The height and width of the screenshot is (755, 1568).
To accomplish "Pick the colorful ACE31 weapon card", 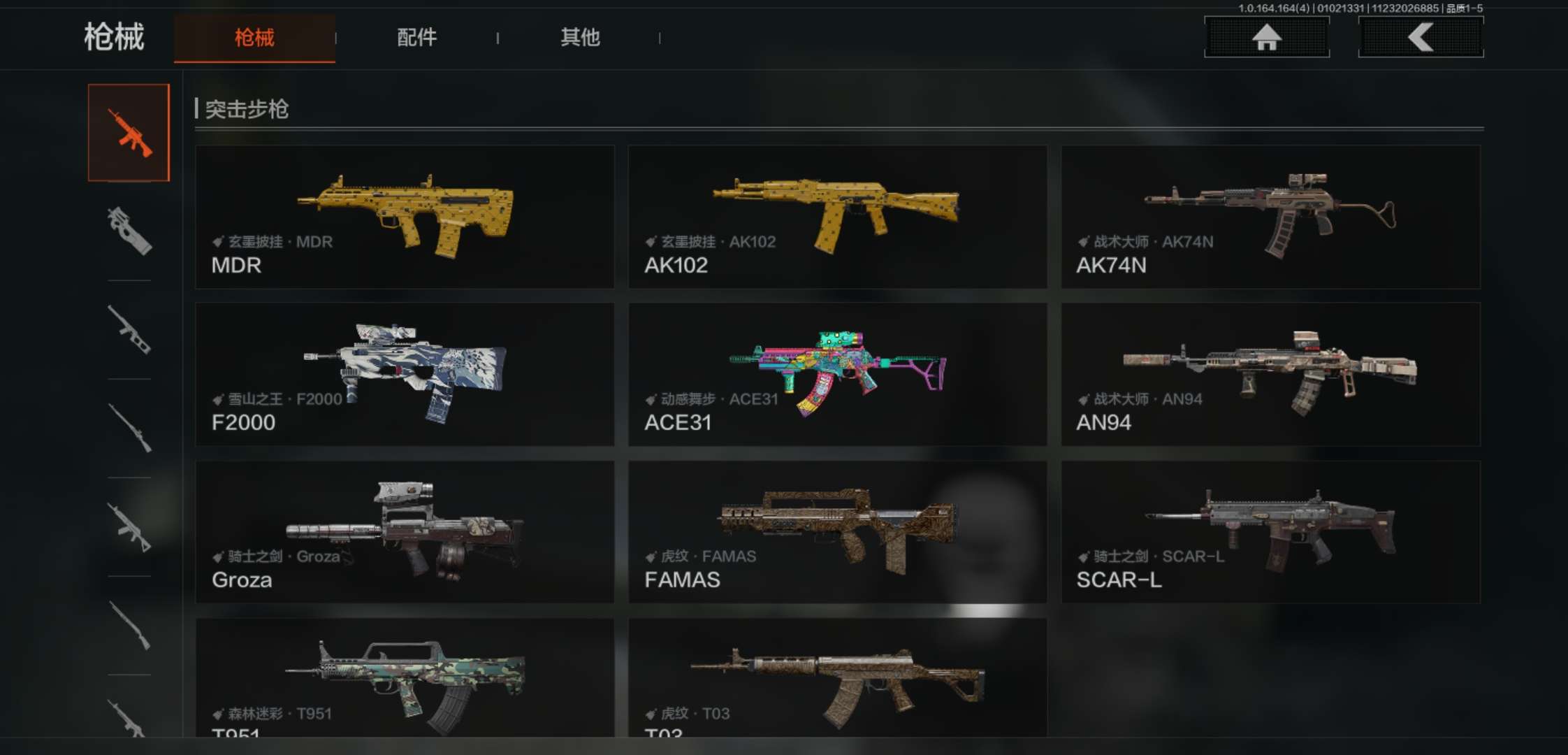I will coord(837,374).
